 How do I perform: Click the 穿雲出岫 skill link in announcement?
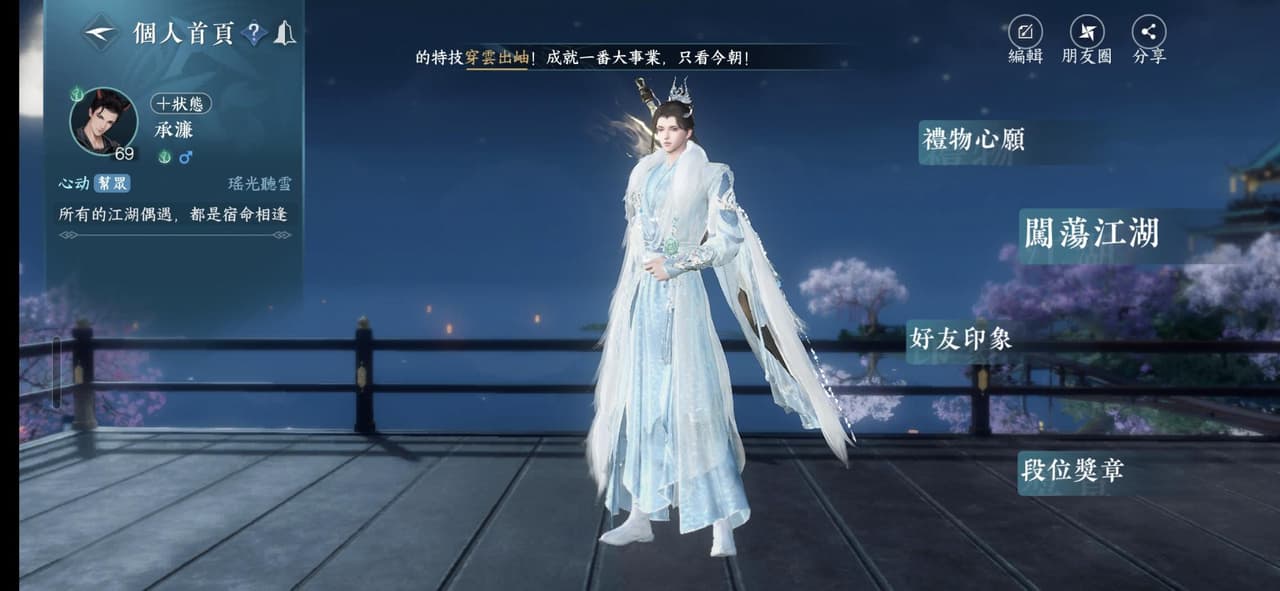point(496,58)
